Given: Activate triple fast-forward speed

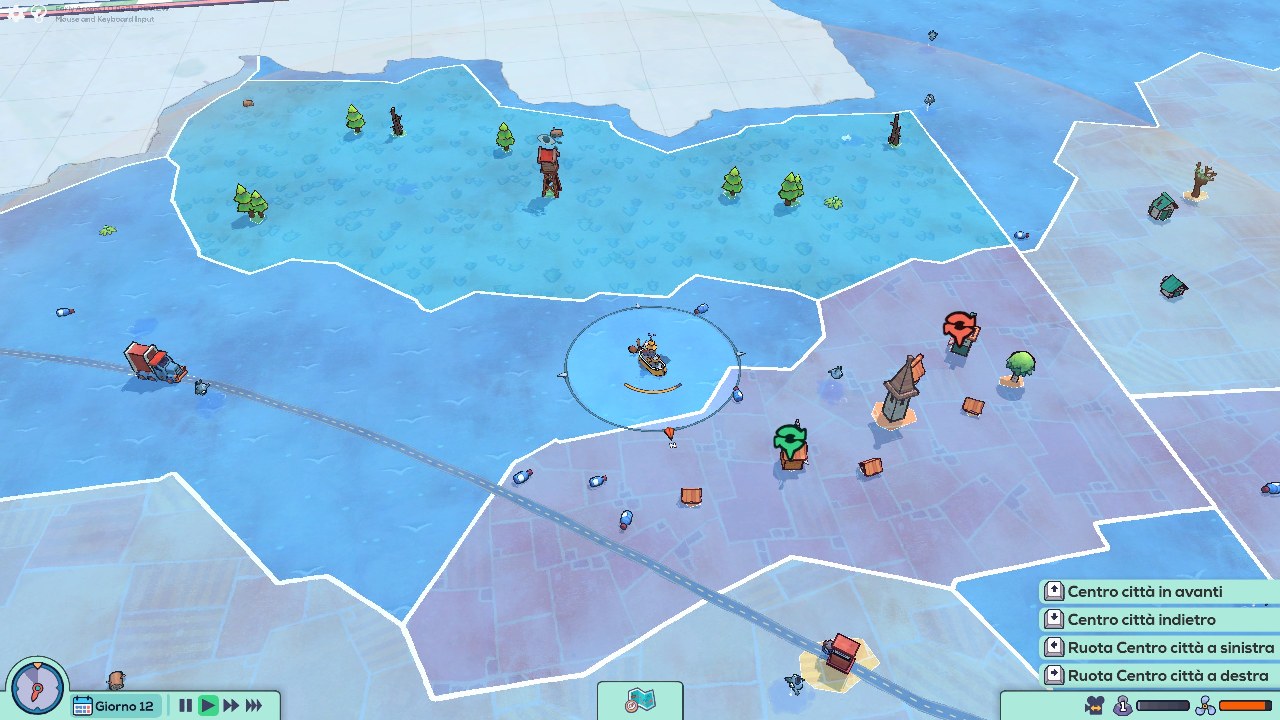Looking at the screenshot, I should 254,706.
